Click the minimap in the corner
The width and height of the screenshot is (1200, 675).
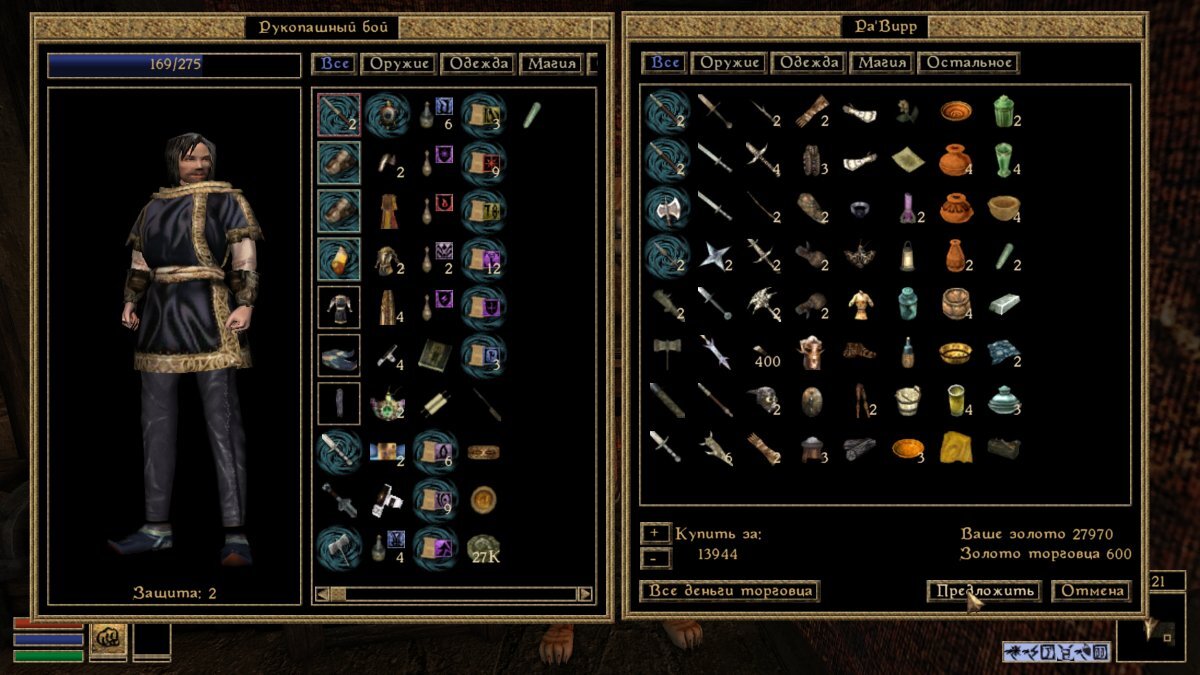click(x=1157, y=627)
